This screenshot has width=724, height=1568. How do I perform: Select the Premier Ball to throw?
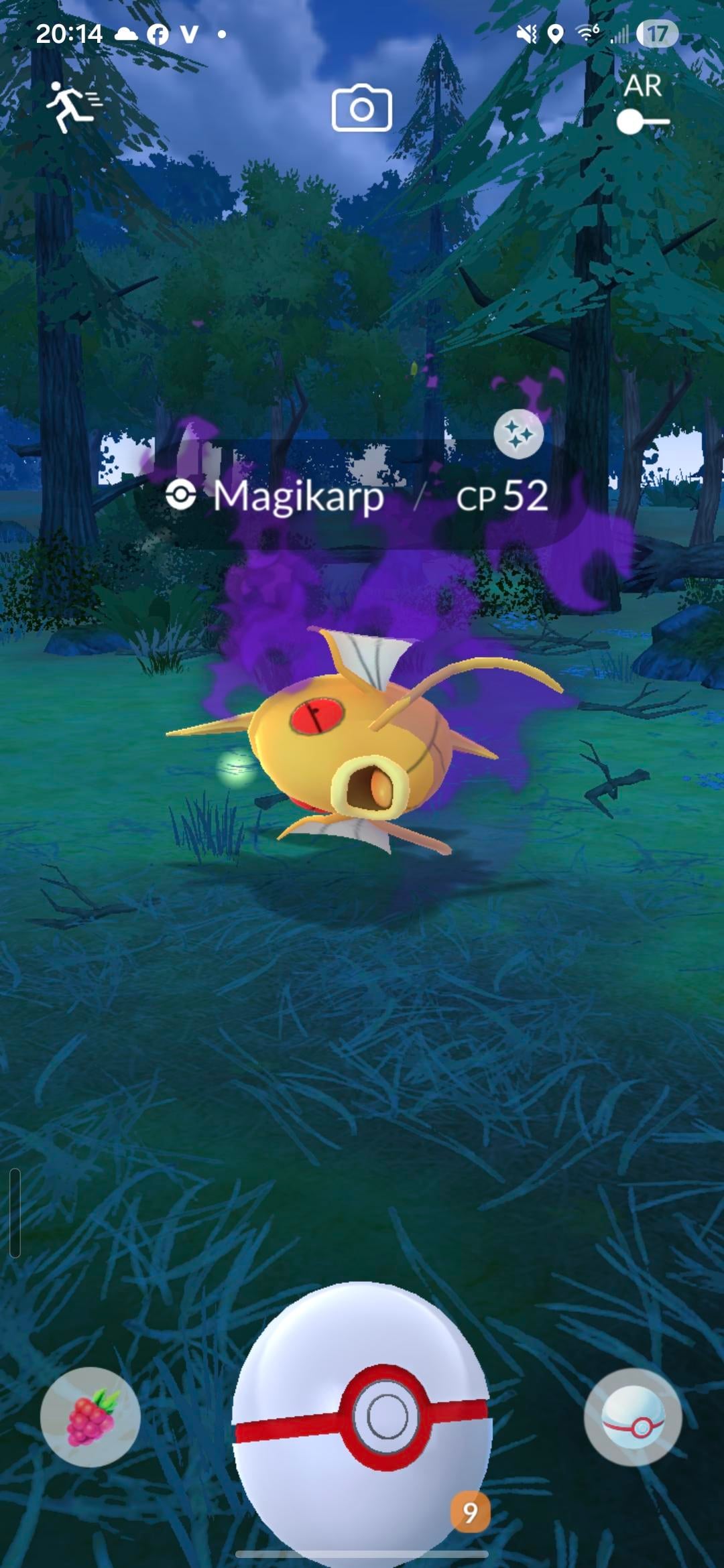pyautogui.click(x=362, y=1414)
